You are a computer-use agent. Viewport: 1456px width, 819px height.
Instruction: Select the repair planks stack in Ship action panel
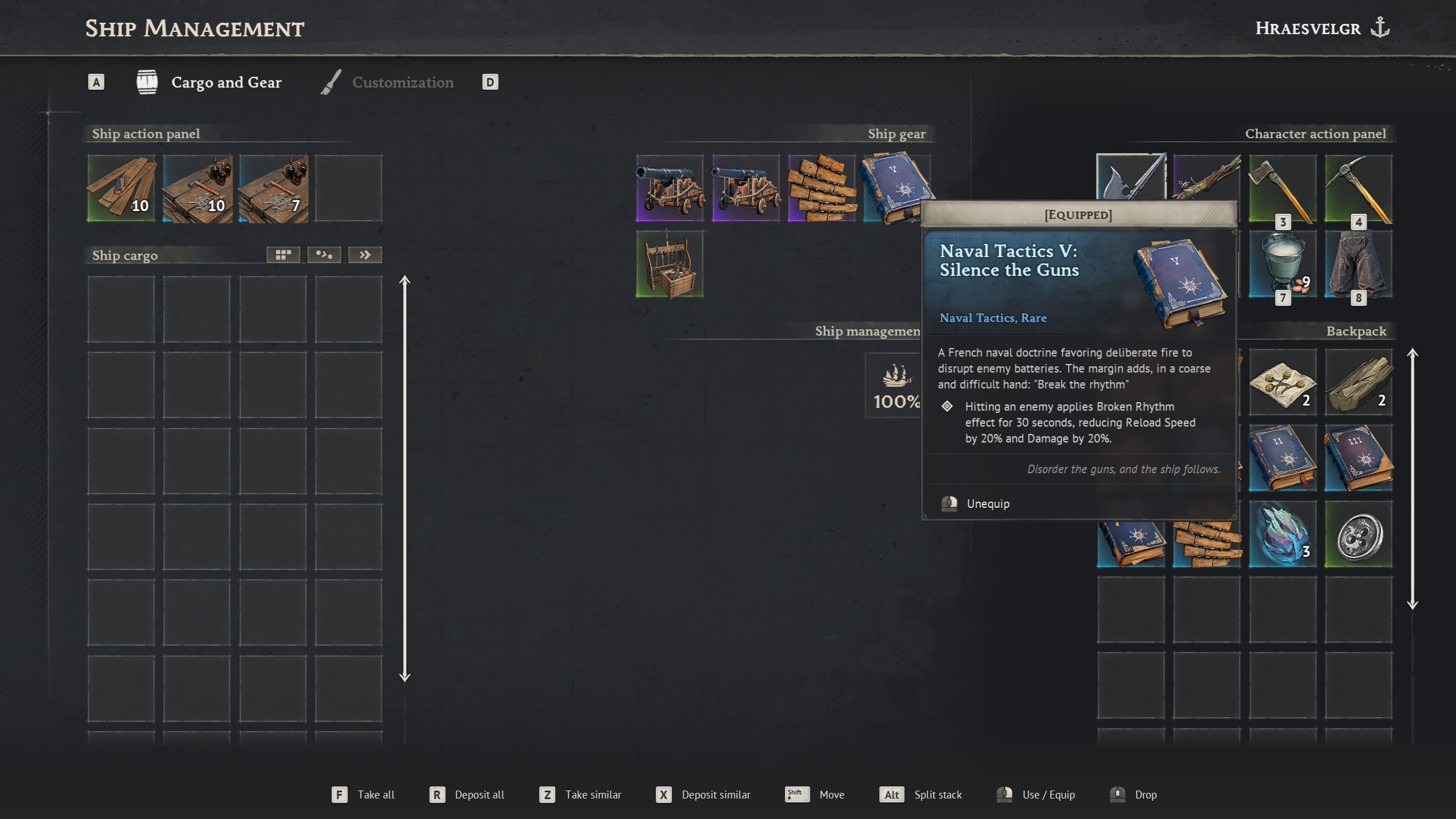(121, 189)
